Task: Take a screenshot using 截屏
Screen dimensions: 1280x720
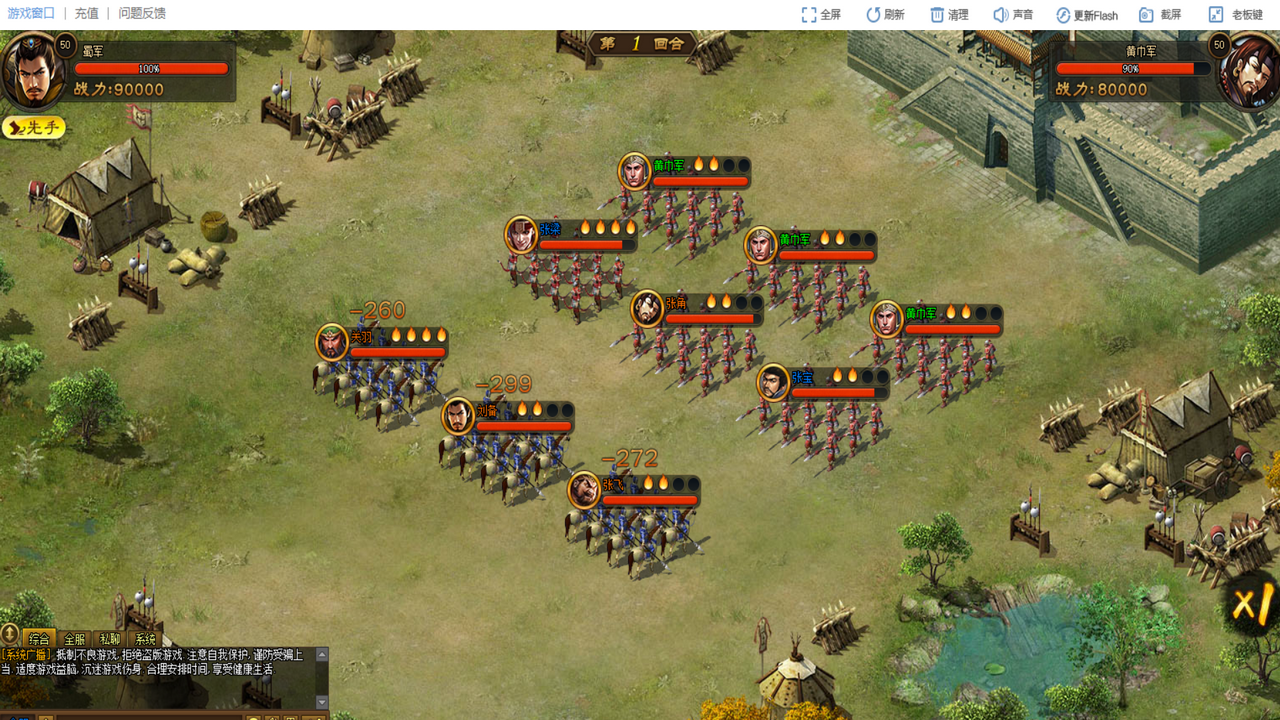Action: [1160, 15]
